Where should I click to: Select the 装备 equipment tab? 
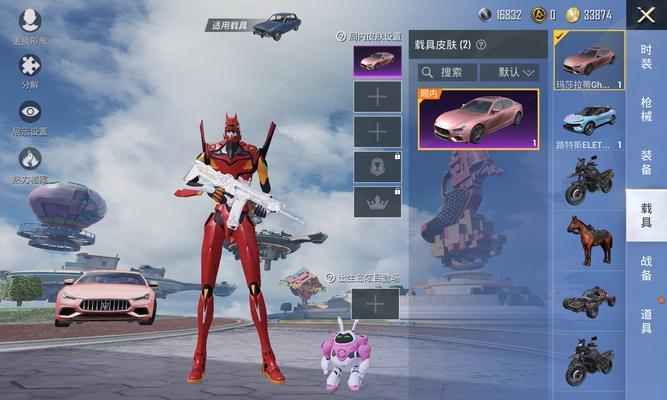pyautogui.click(x=647, y=162)
